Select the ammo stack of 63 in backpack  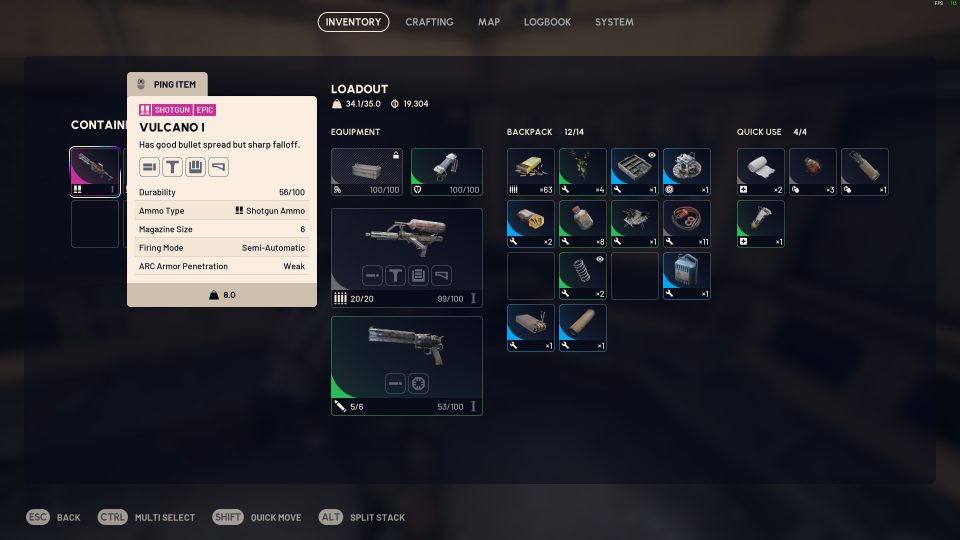(x=531, y=171)
